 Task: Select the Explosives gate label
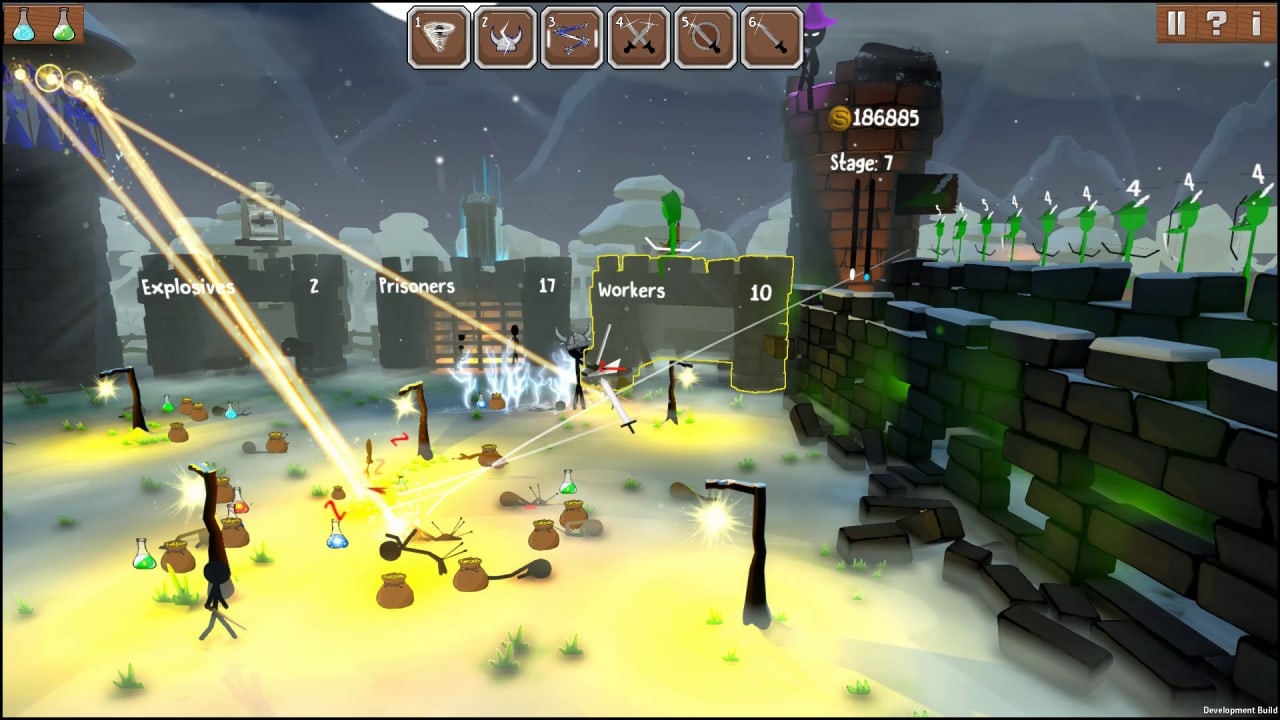pyautogui.click(x=187, y=288)
